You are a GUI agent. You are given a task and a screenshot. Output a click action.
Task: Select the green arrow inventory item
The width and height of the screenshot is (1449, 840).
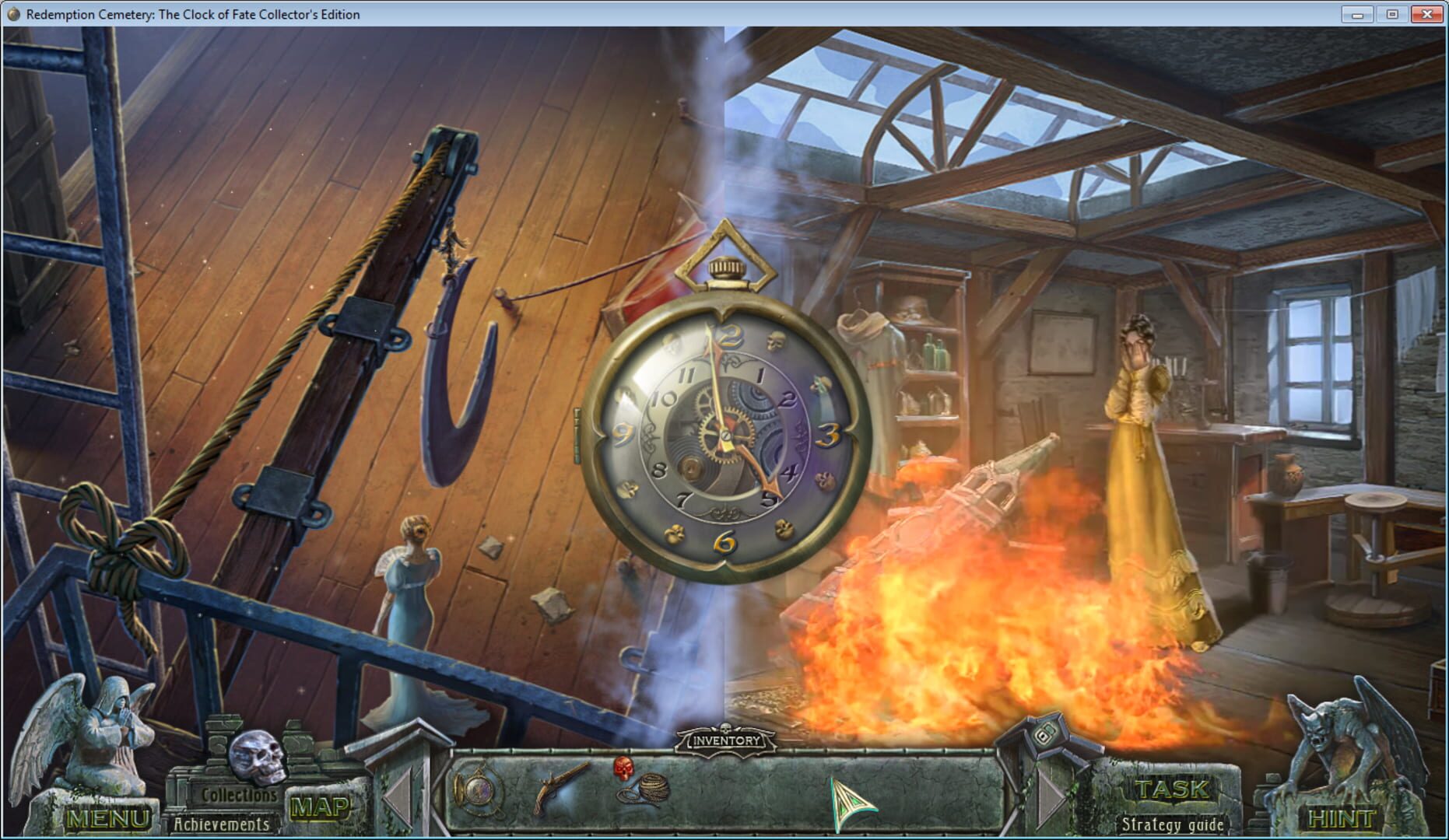point(848,801)
